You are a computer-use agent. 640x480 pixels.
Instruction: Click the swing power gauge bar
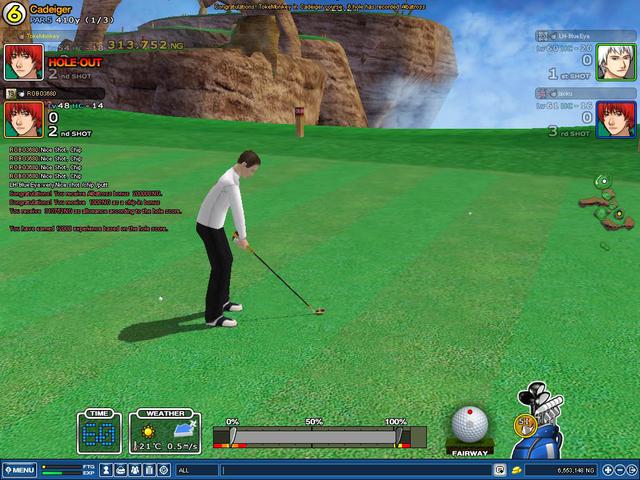315,437
